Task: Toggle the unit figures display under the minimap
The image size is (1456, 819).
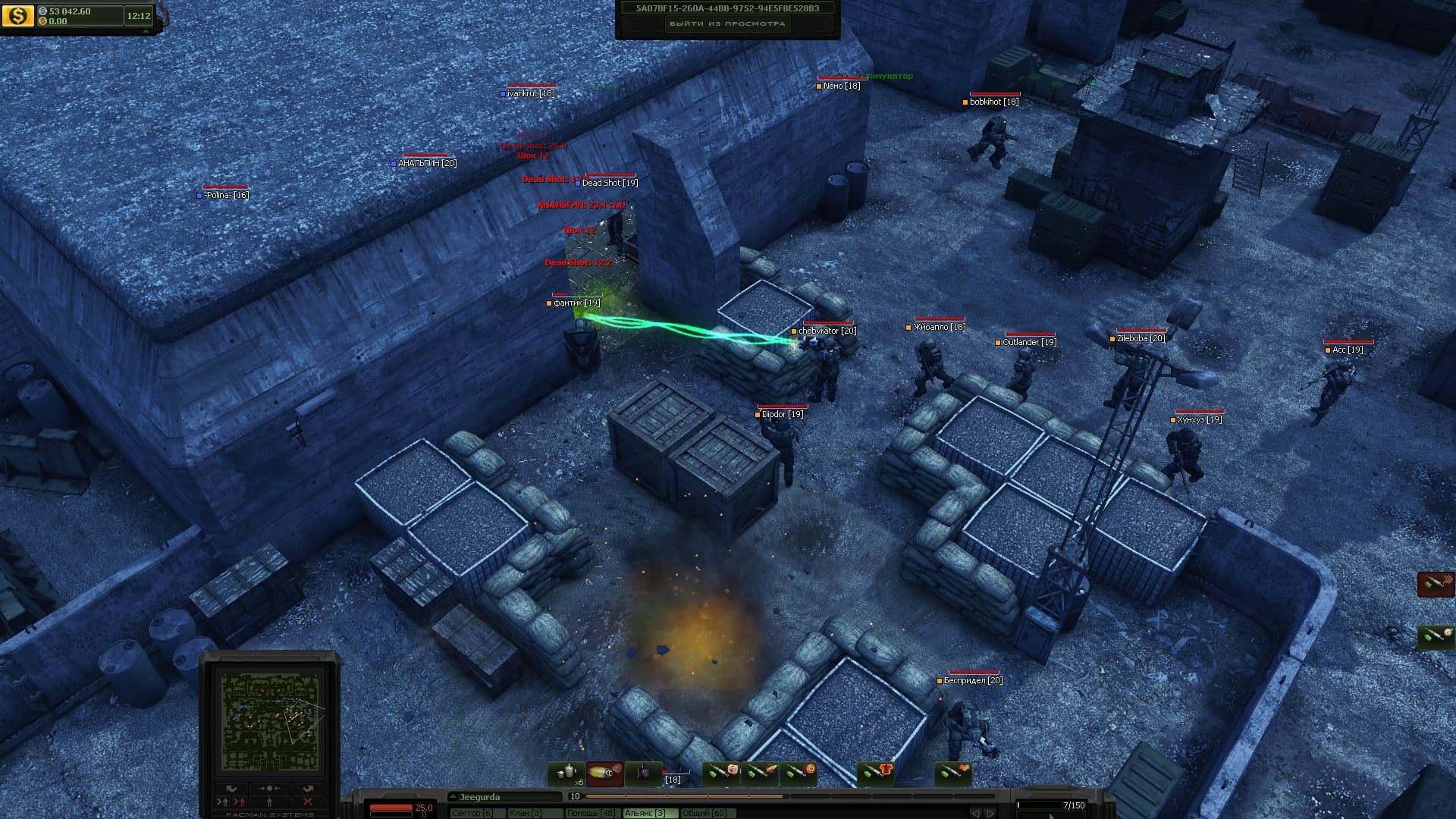Action: pyautogui.click(x=269, y=802)
